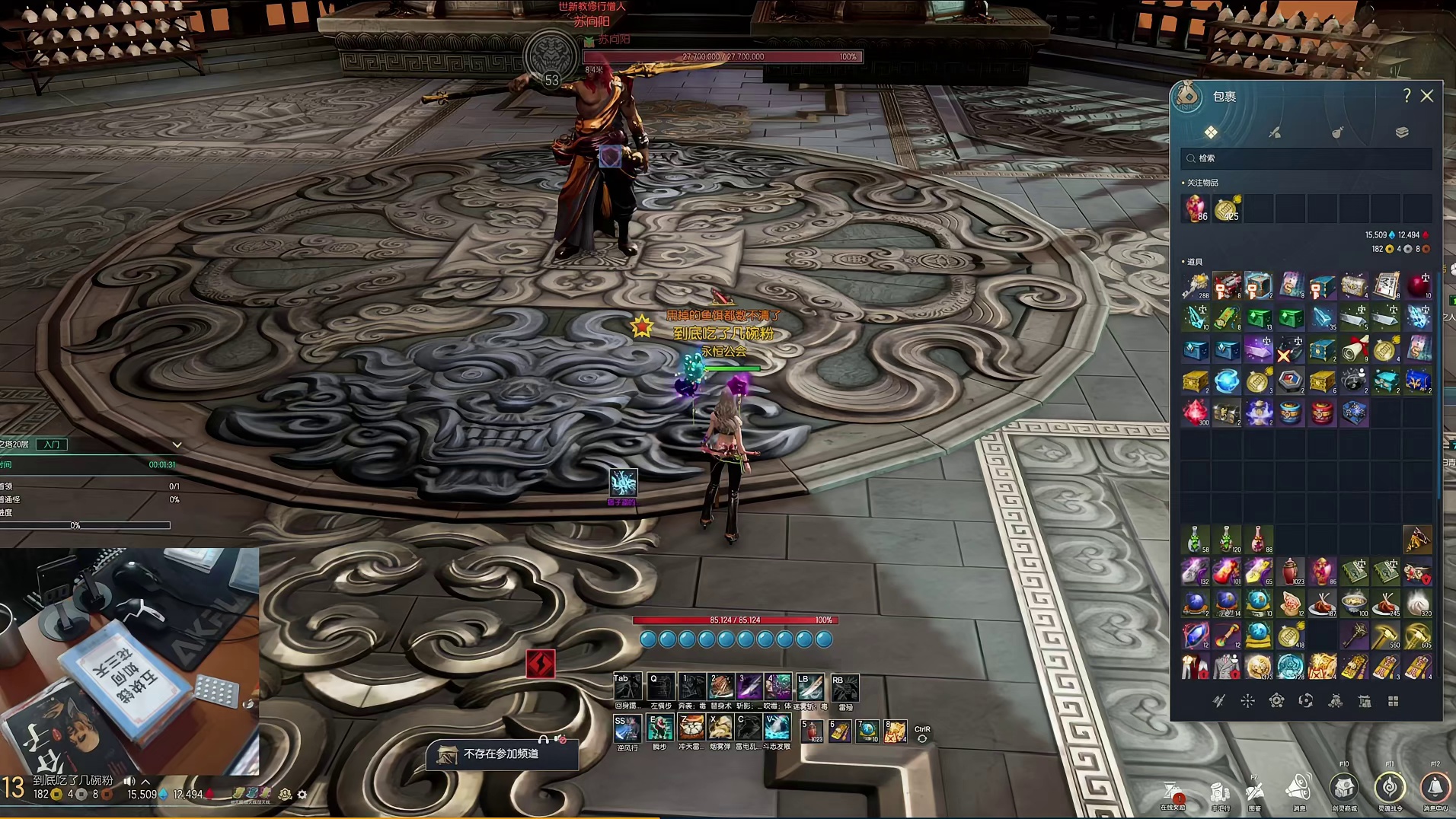This screenshot has width=1456, height=819.
Task: Activate the 瞬步 dash skill
Action: [659, 728]
